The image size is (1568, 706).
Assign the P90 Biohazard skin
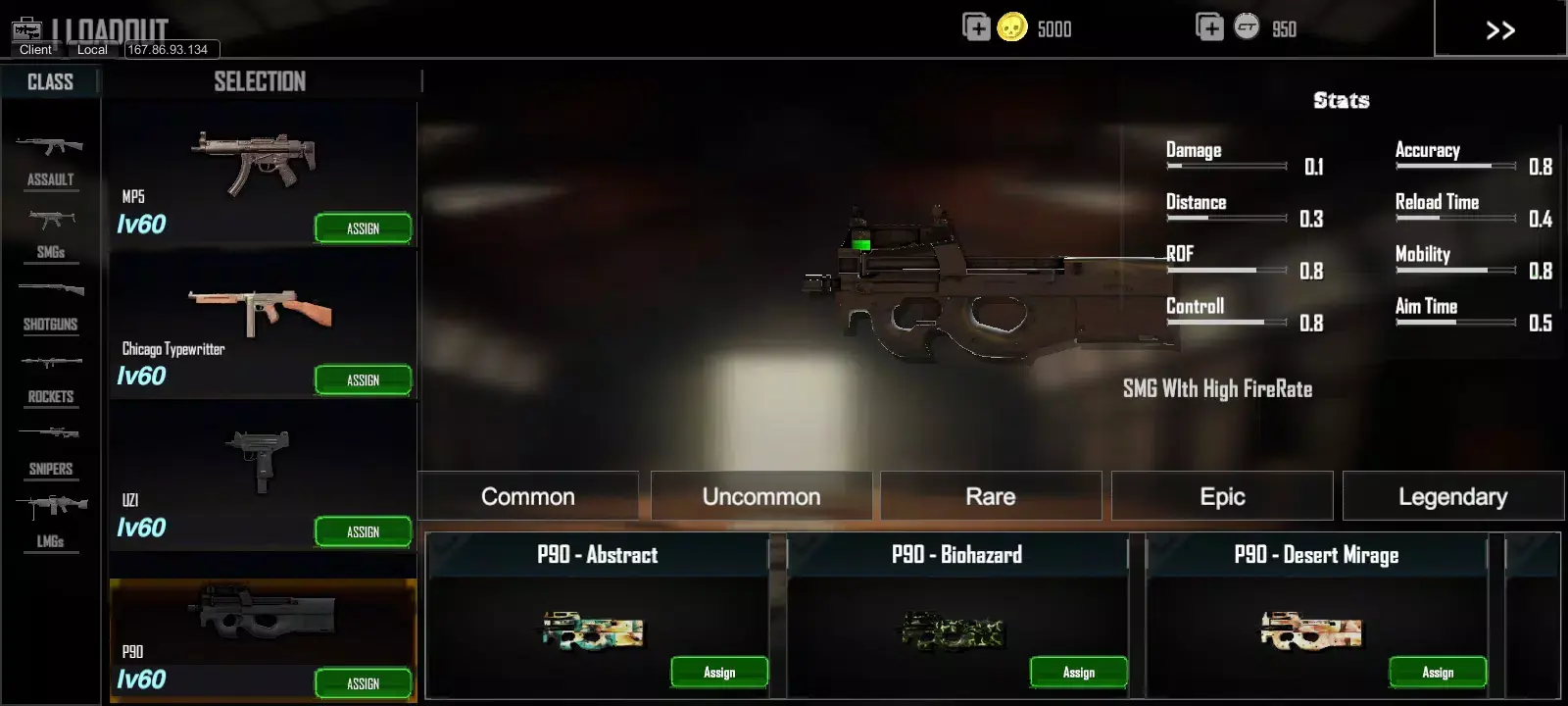pyautogui.click(x=1078, y=672)
